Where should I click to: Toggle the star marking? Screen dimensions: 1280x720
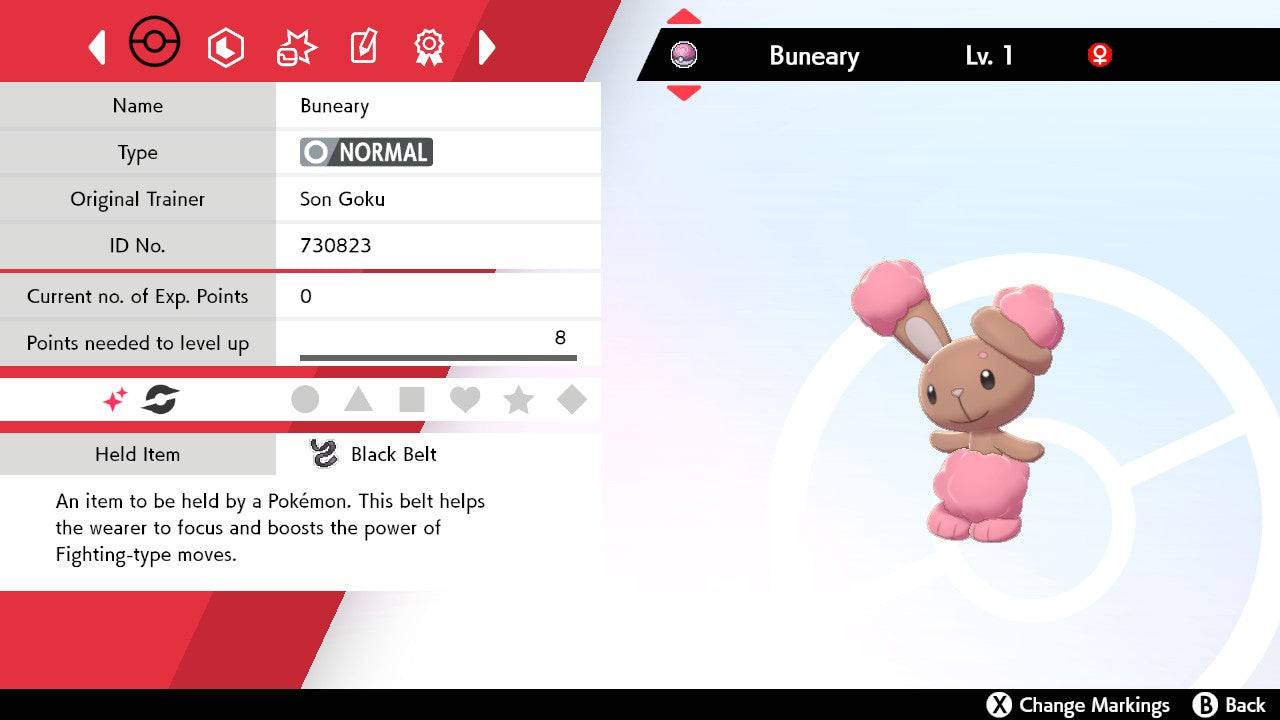(518, 400)
